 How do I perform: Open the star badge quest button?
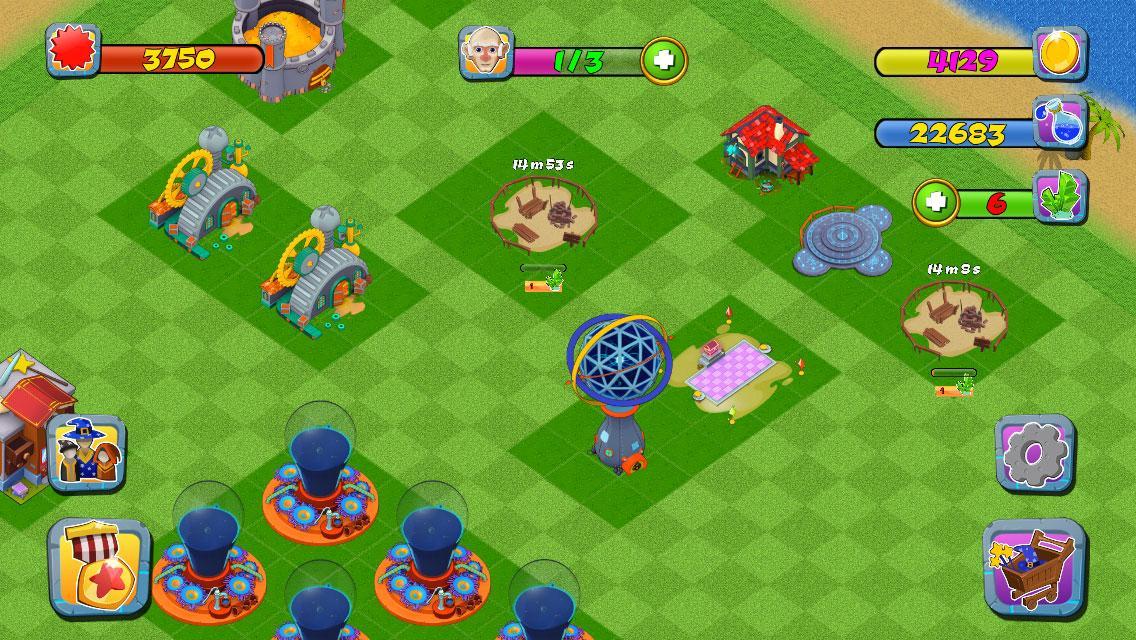(99, 566)
